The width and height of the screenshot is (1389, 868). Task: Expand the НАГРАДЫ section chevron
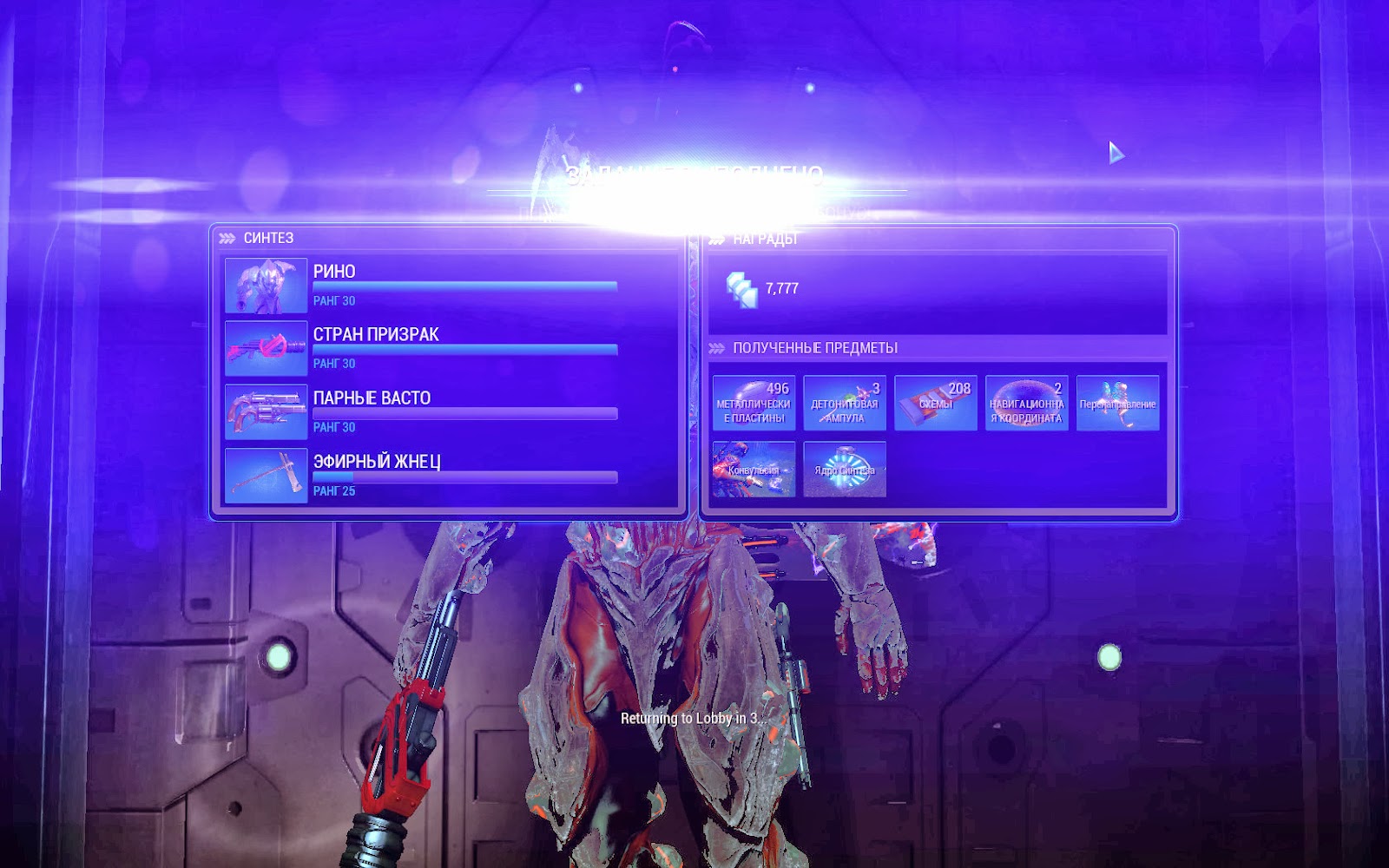pyautogui.click(x=717, y=237)
